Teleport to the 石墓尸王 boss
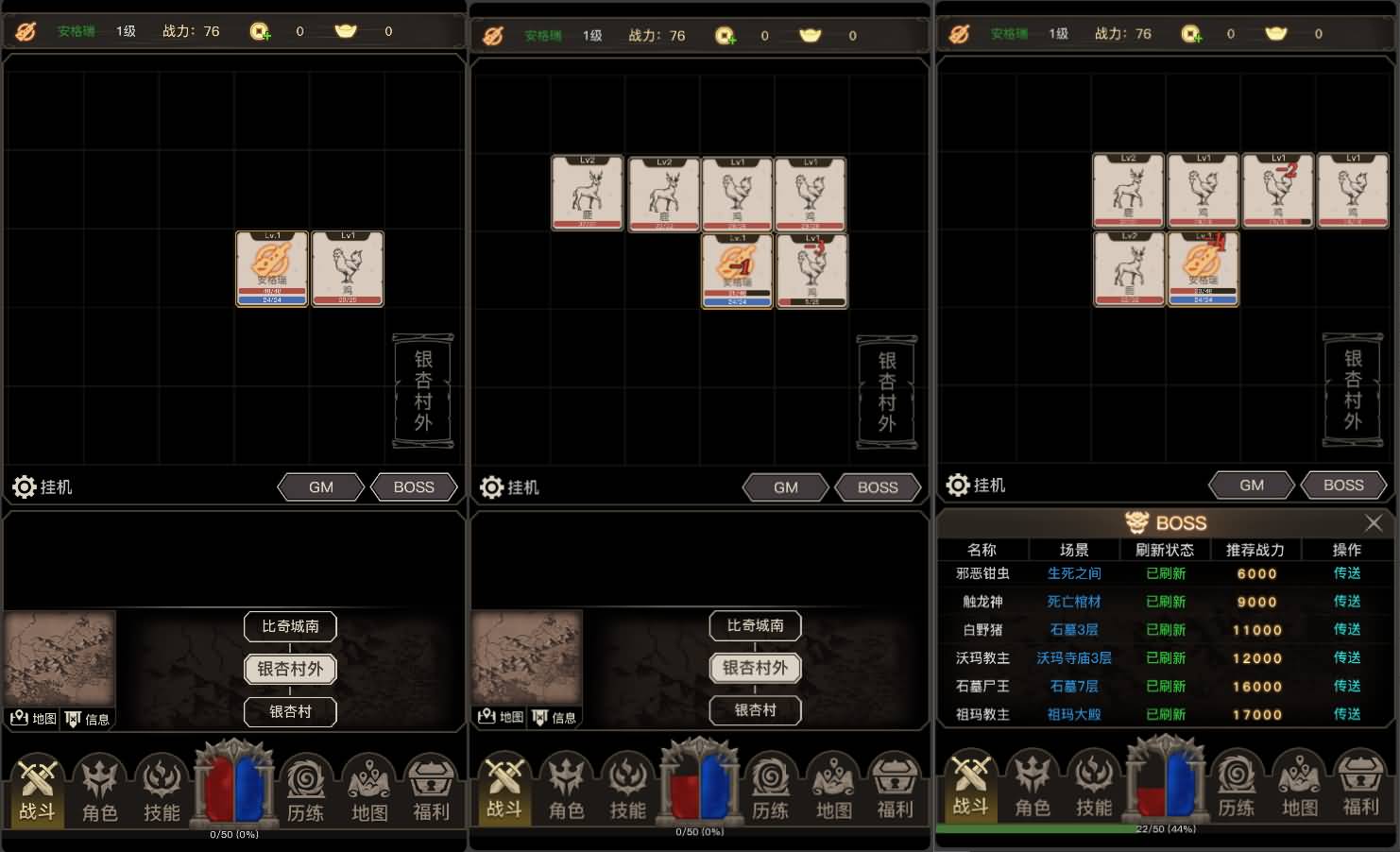 pyautogui.click(x=1346, y=687)
